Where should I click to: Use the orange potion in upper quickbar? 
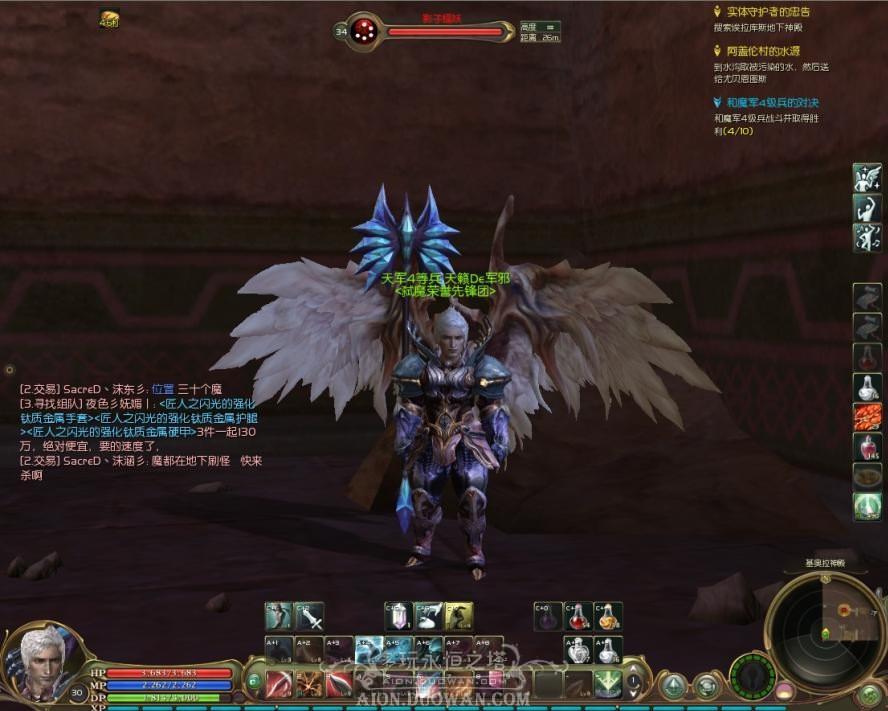point(607,616)
